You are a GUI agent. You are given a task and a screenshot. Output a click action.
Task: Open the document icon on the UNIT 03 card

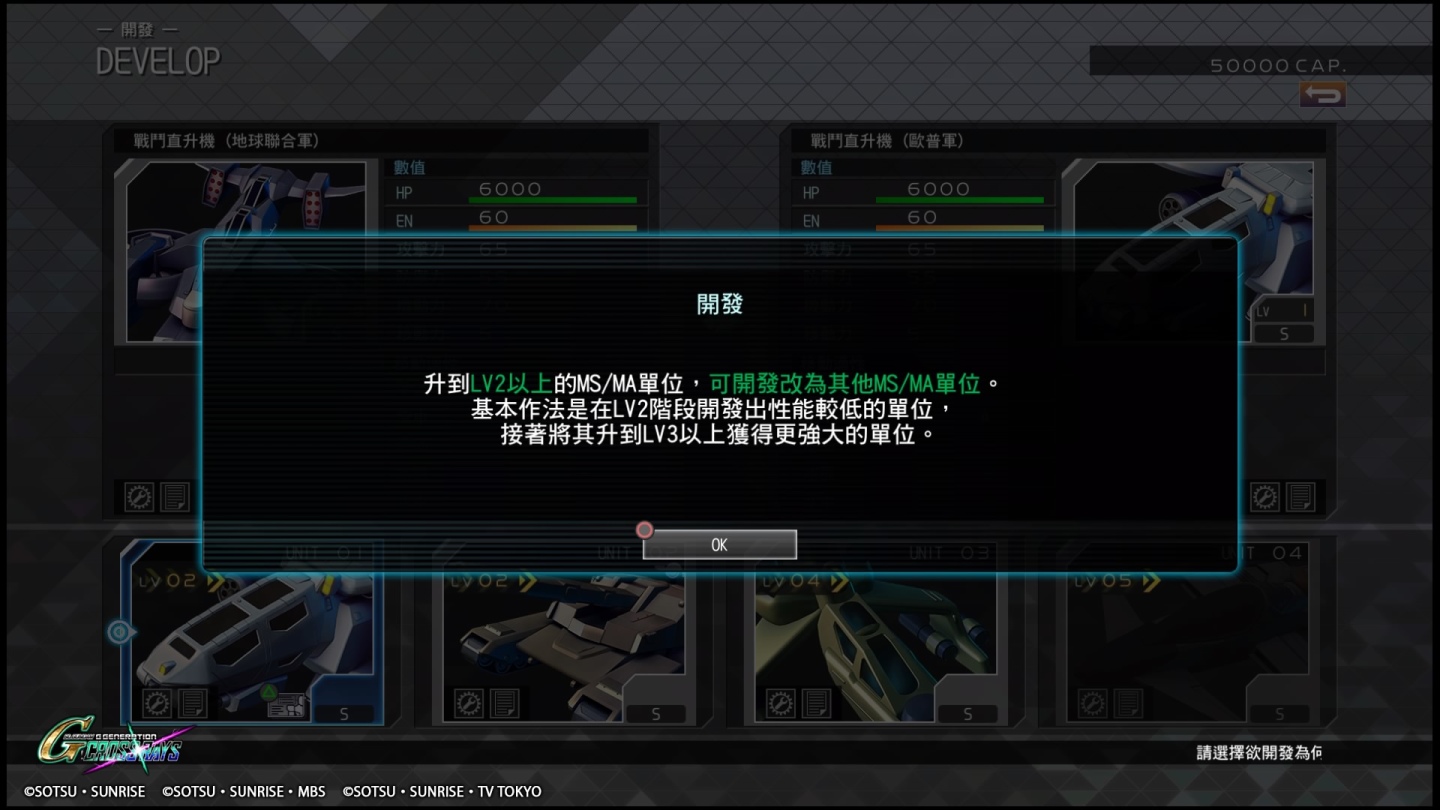coord(816,703)
